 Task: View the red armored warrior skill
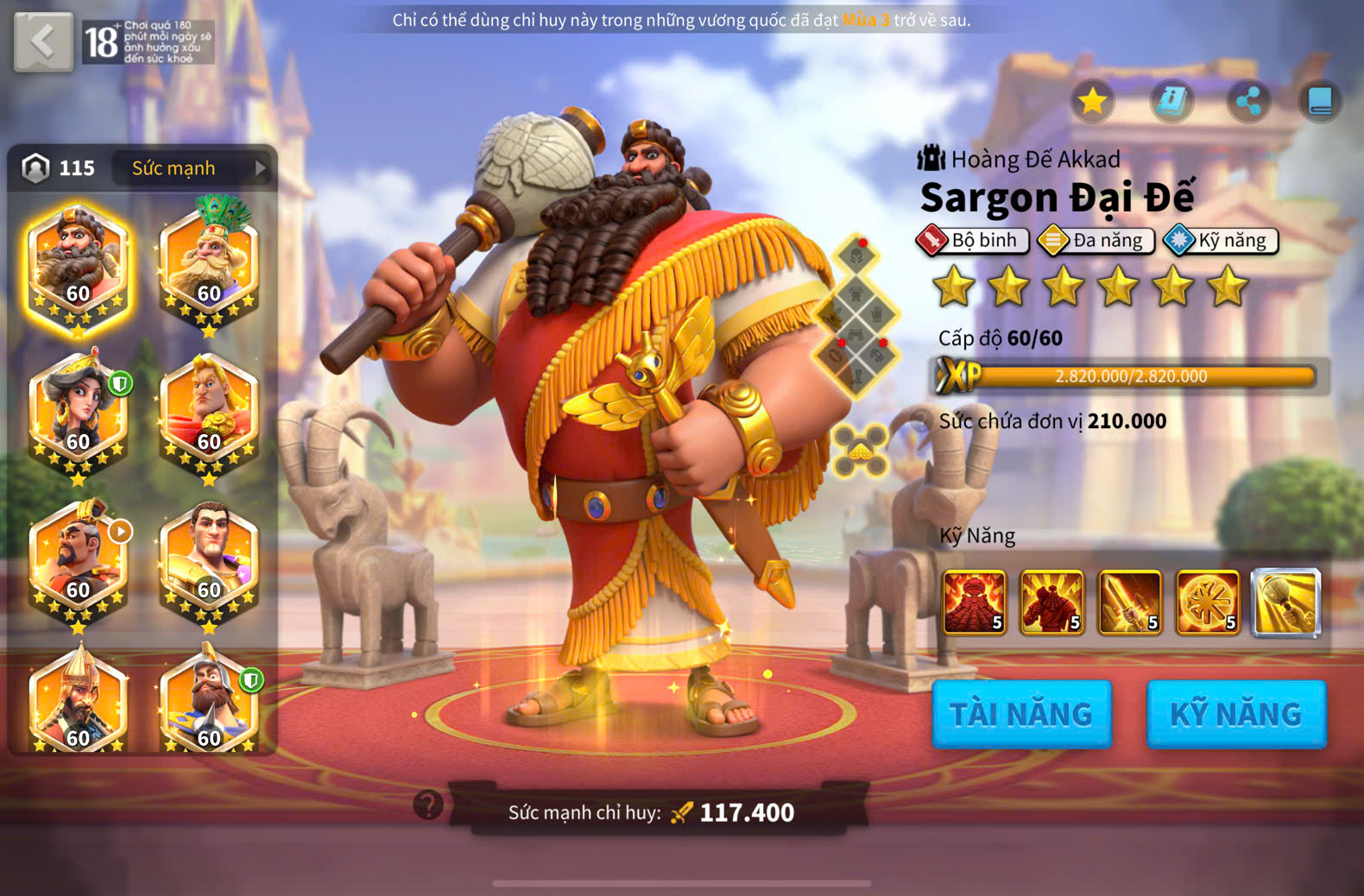point(1051,603)
